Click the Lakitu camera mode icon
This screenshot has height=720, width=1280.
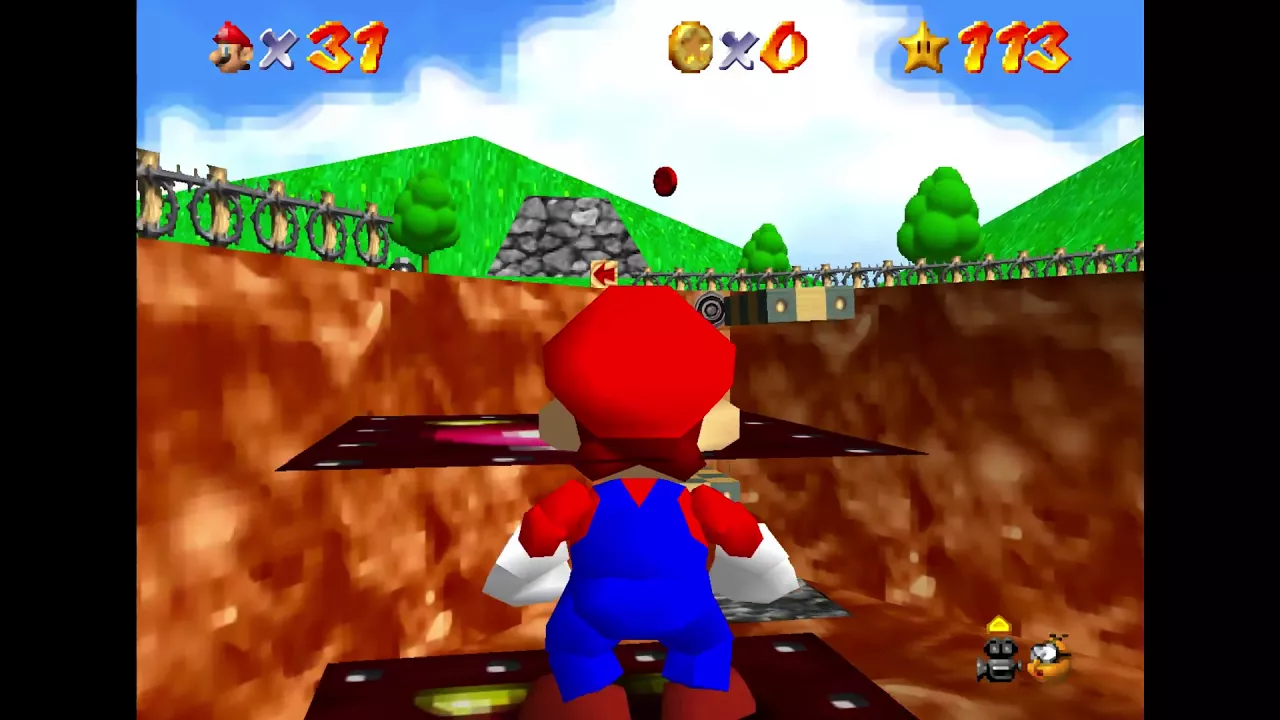[x=1049, y=657]
